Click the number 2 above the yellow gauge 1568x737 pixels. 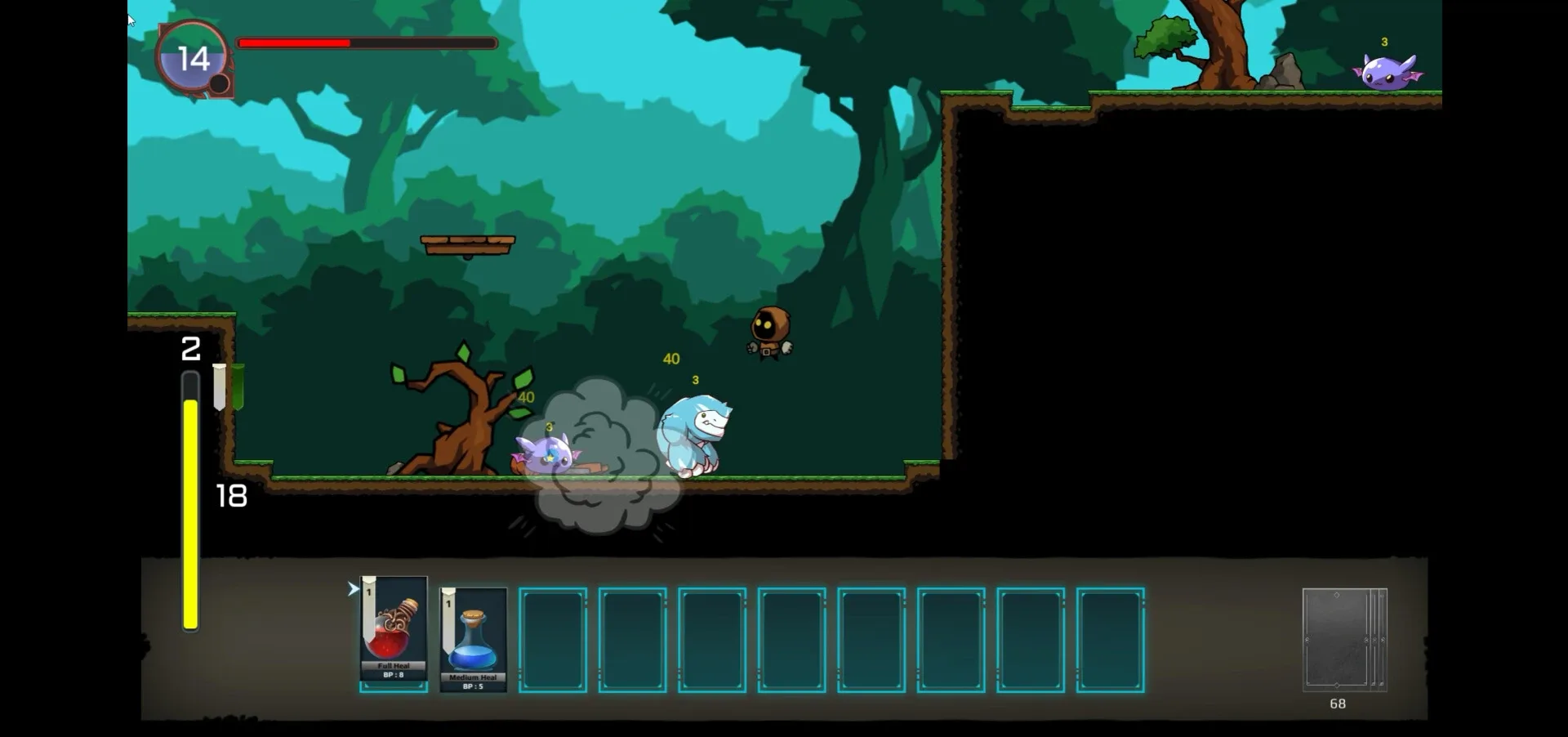point(190,350)
